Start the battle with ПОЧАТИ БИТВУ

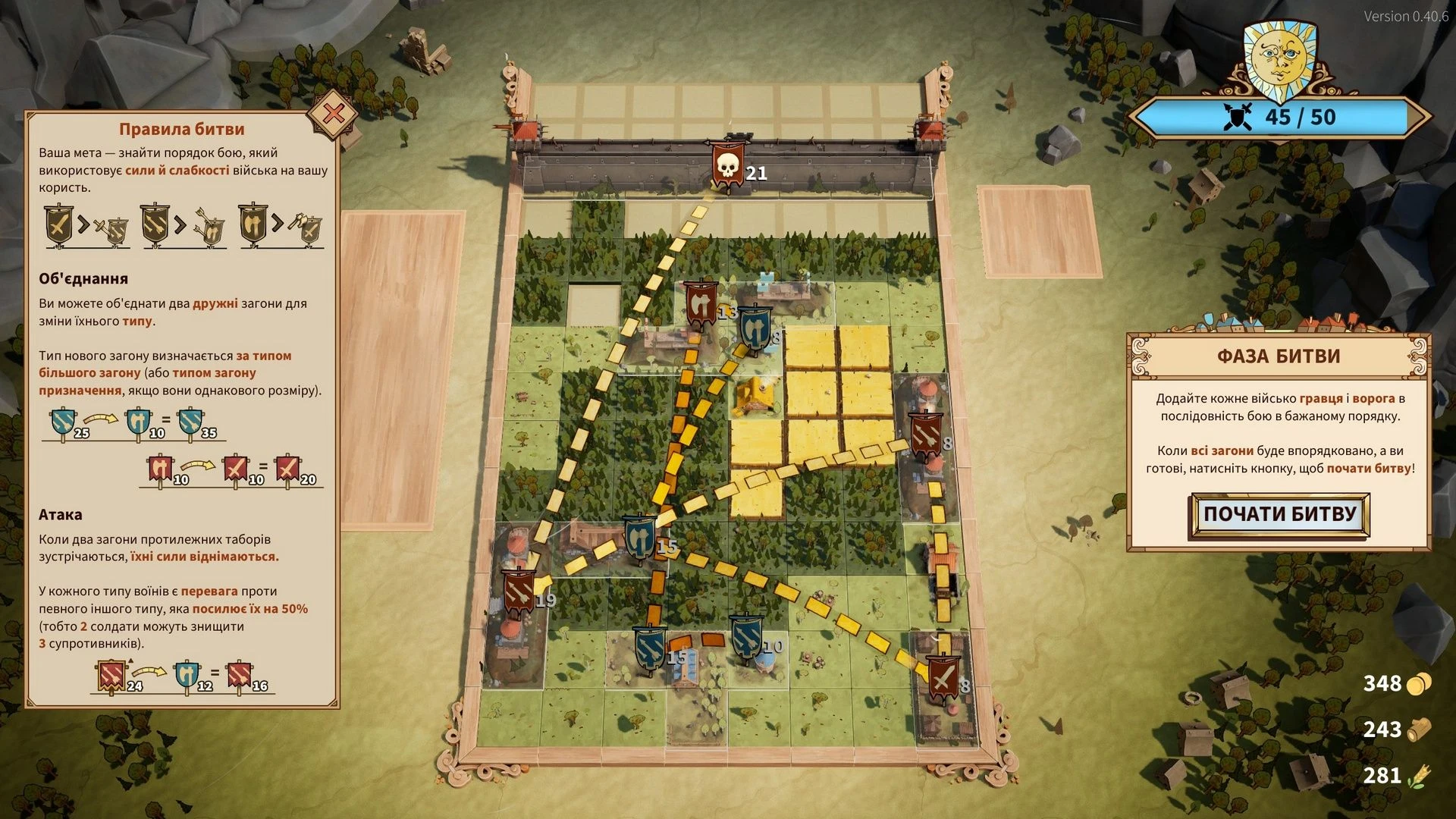point(1280,515)
